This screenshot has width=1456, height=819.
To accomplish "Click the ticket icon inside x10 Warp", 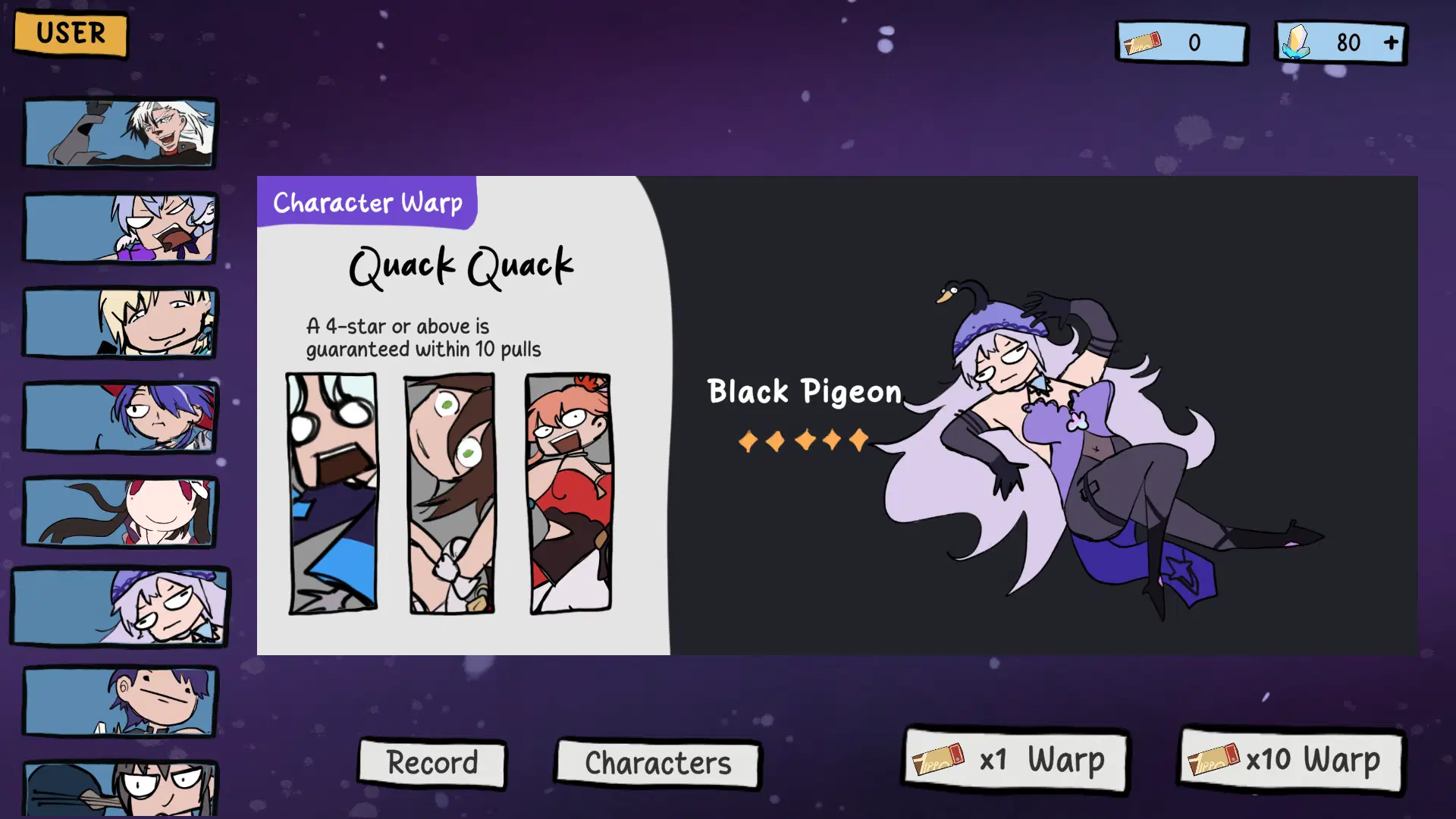I will [x=1215, y=761].
